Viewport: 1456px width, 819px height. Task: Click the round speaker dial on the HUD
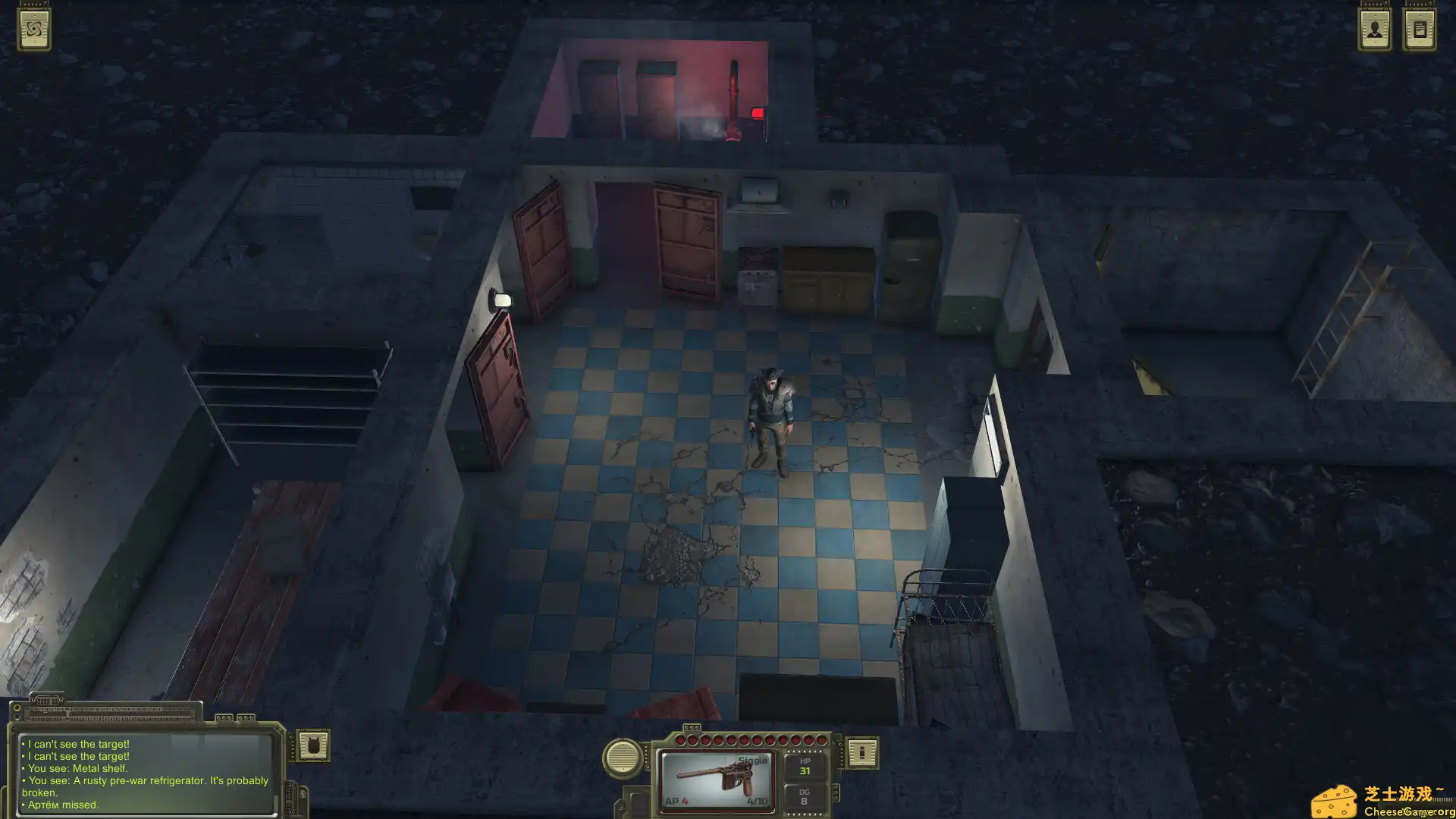click(x=623, y=755)
